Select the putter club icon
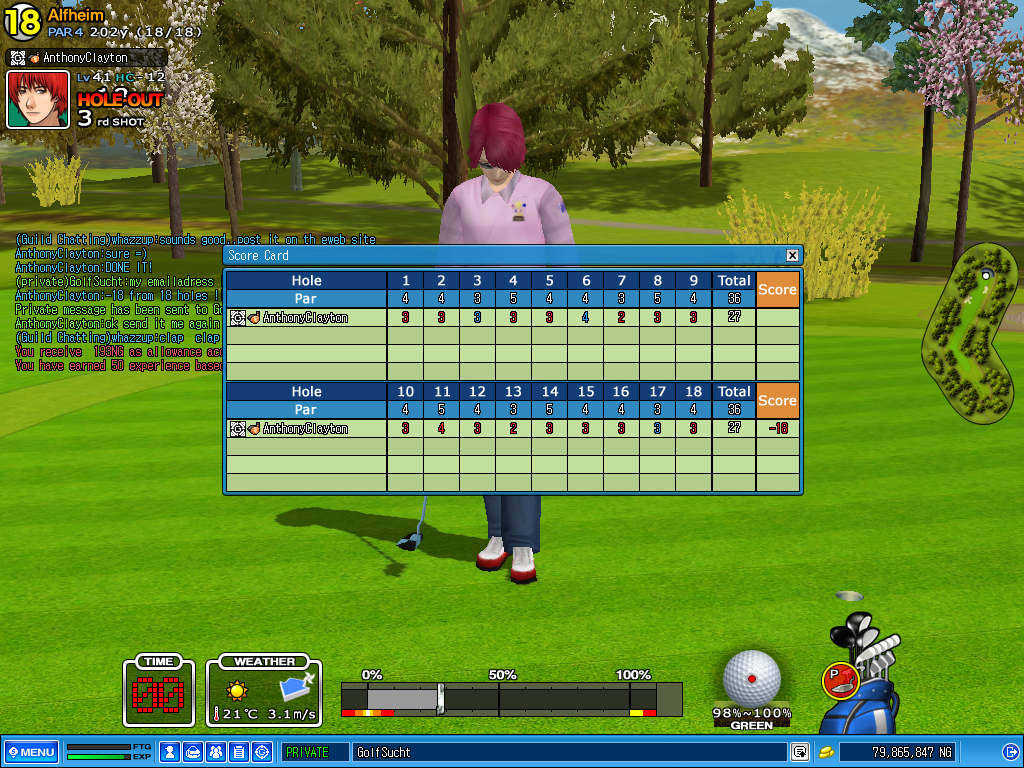This screenshot has width=1024, height=768. tap(840, 680)
